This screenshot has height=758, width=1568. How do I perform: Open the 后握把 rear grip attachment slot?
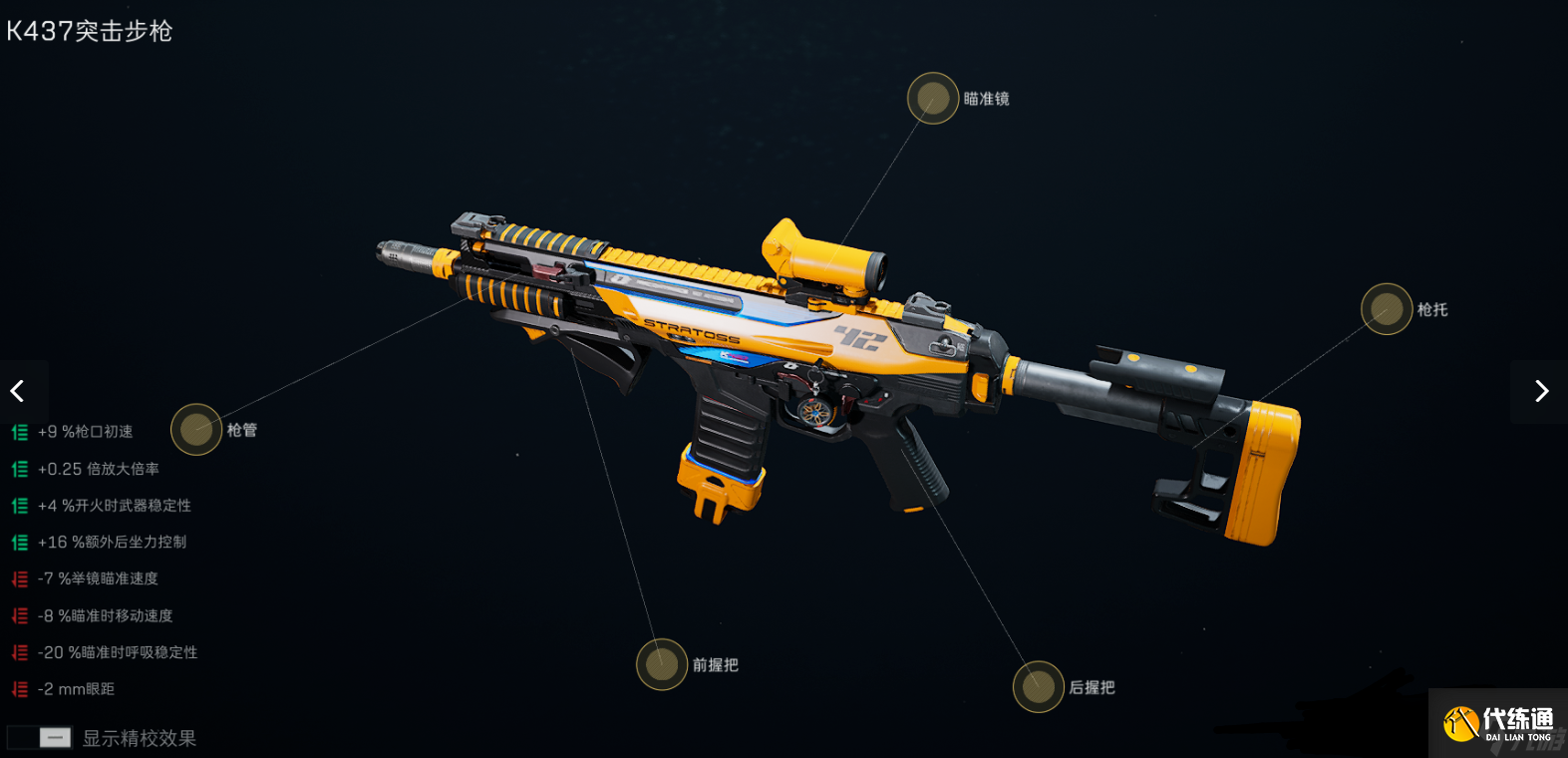(x=1038, y=687)
